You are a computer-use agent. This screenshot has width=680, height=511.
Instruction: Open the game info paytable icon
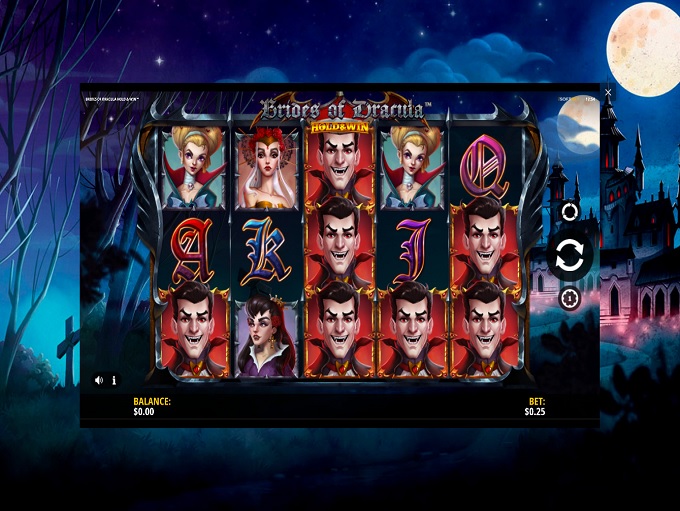tap(114, 380)
